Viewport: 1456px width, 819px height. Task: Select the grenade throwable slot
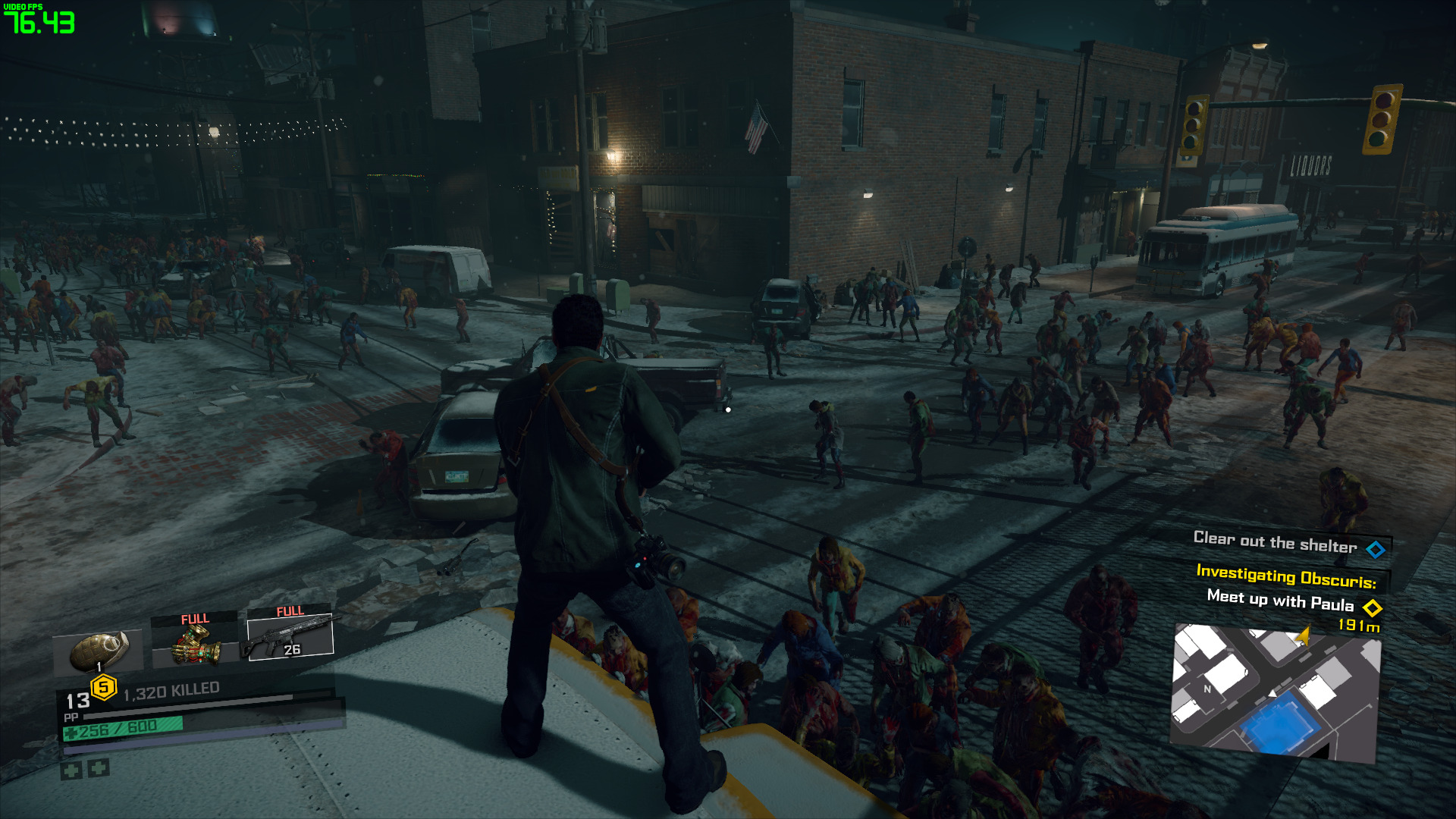click(x=99, y=651)
